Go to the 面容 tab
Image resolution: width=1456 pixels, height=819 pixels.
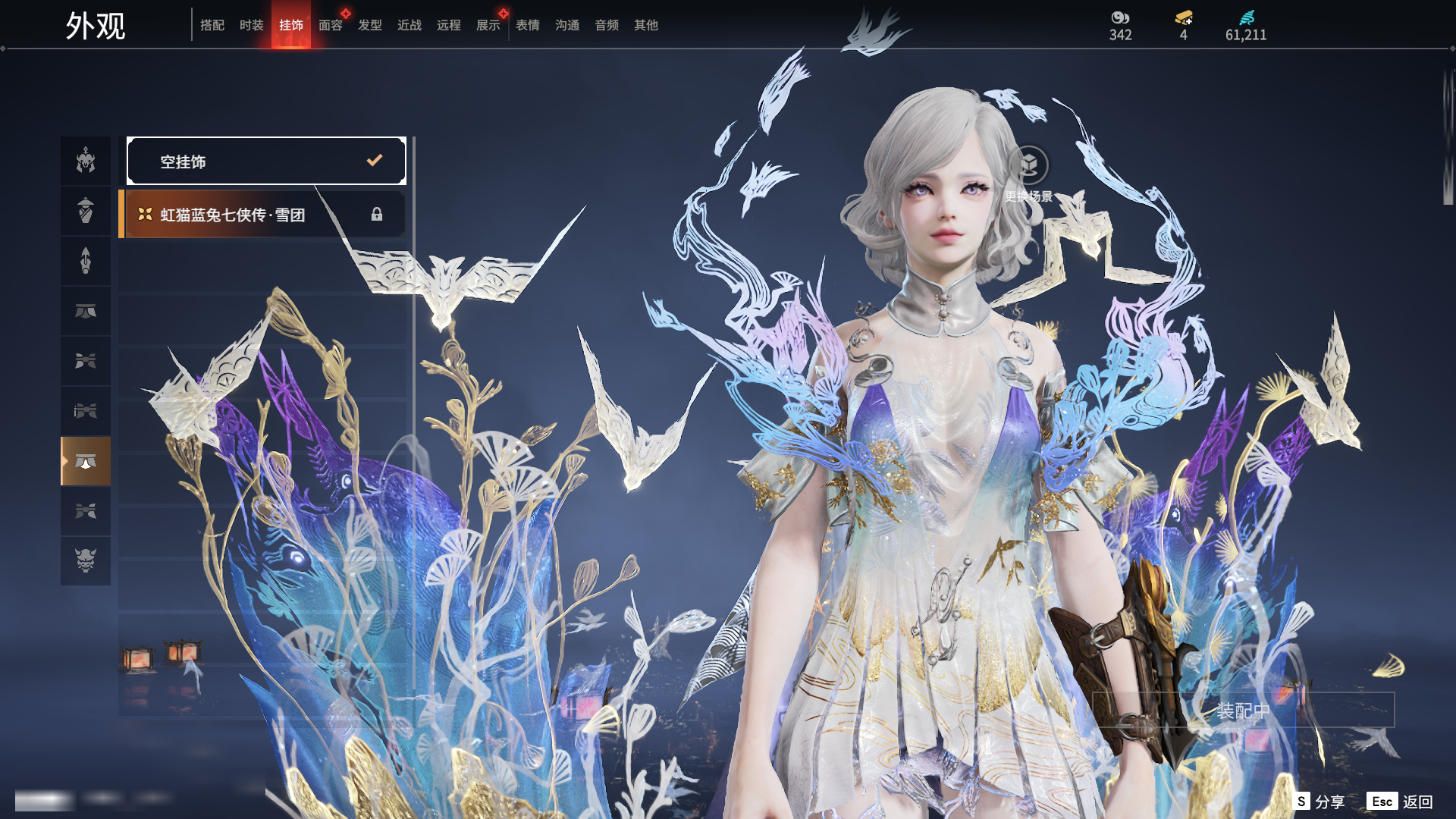coord(331,25)
